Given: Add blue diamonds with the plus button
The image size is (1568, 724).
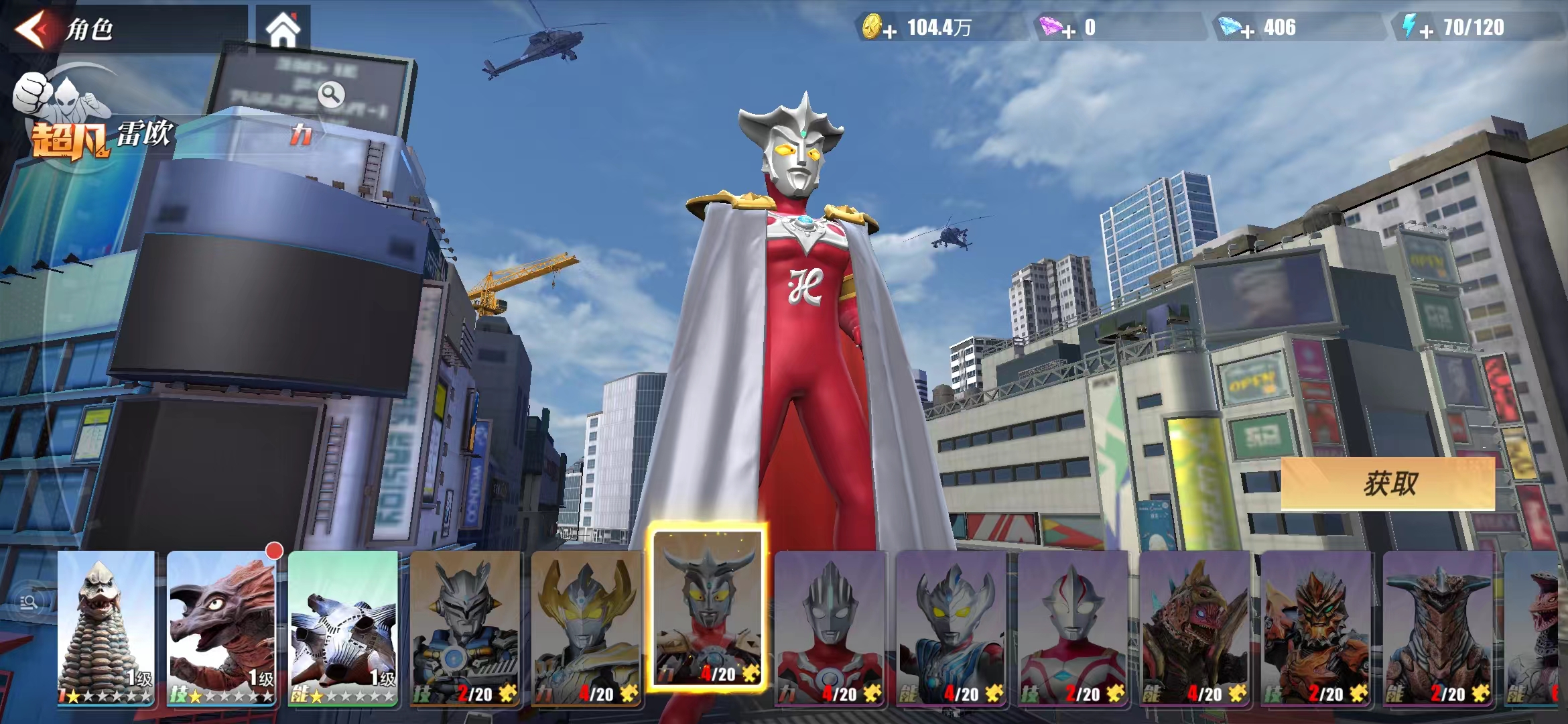Looking at the screenshot, I should pos(1247,31).
